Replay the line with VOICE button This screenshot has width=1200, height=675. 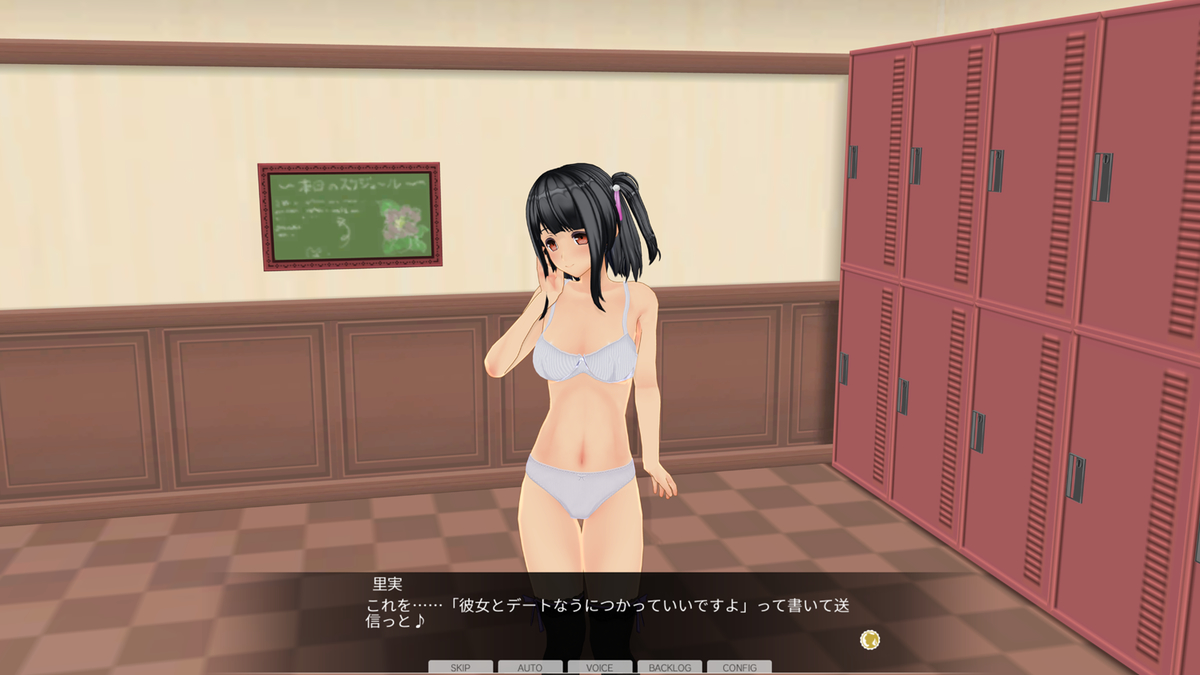point(600,667)
